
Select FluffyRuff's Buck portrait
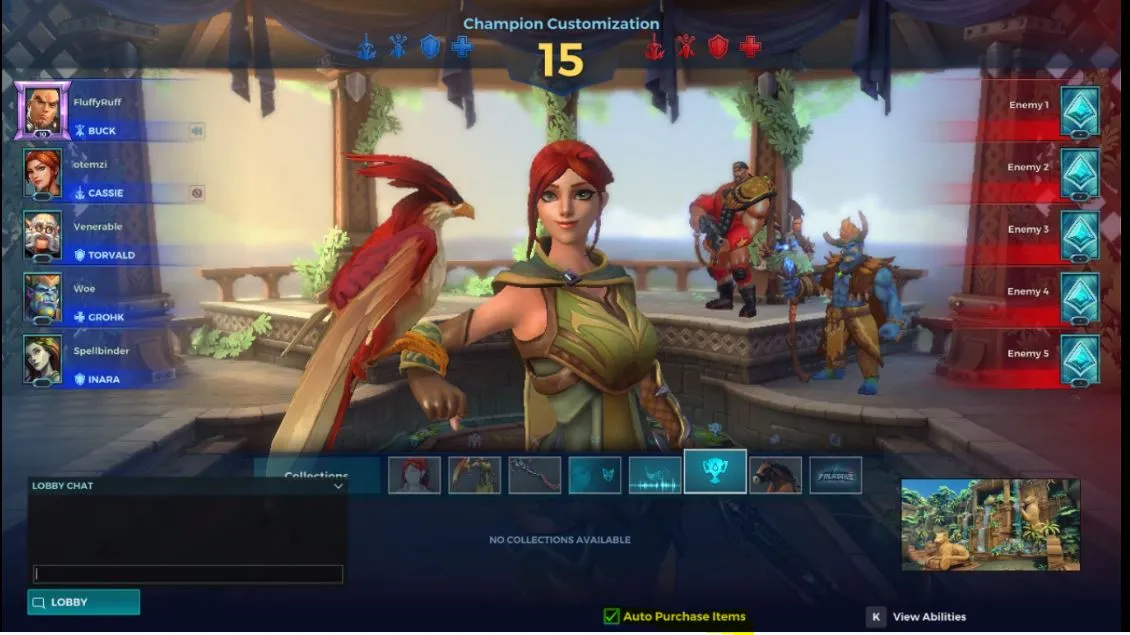tap(42, 110)
